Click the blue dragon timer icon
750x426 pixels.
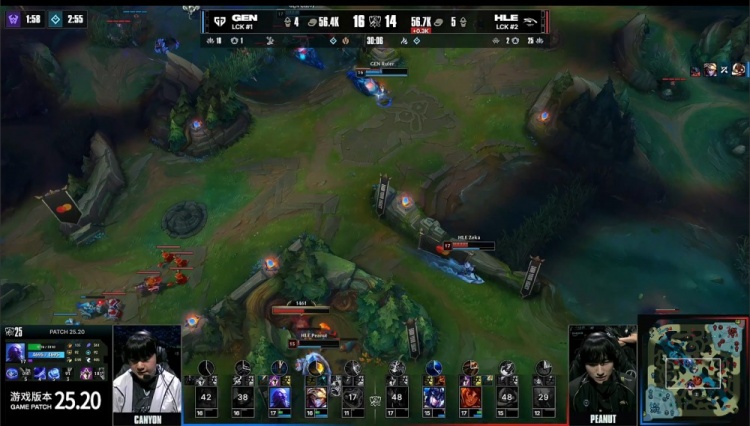click(57, 19)
